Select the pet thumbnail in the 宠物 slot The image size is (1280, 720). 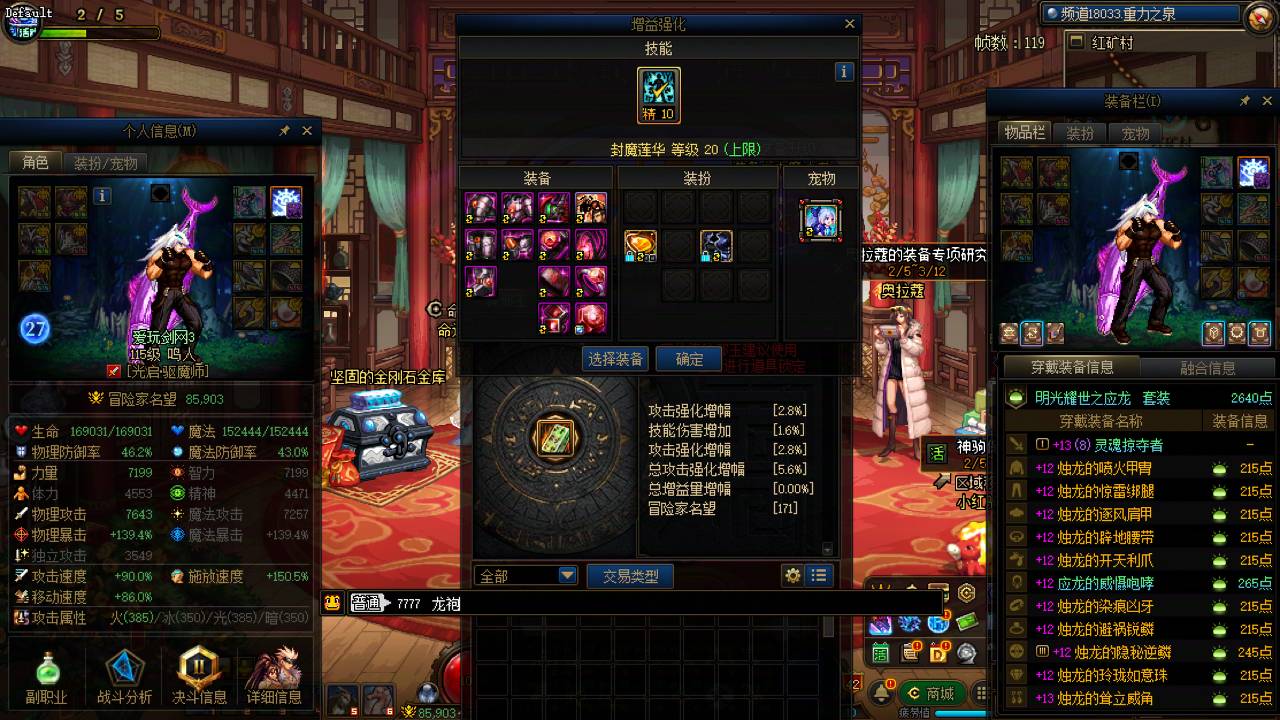click(x=820, y=222)
